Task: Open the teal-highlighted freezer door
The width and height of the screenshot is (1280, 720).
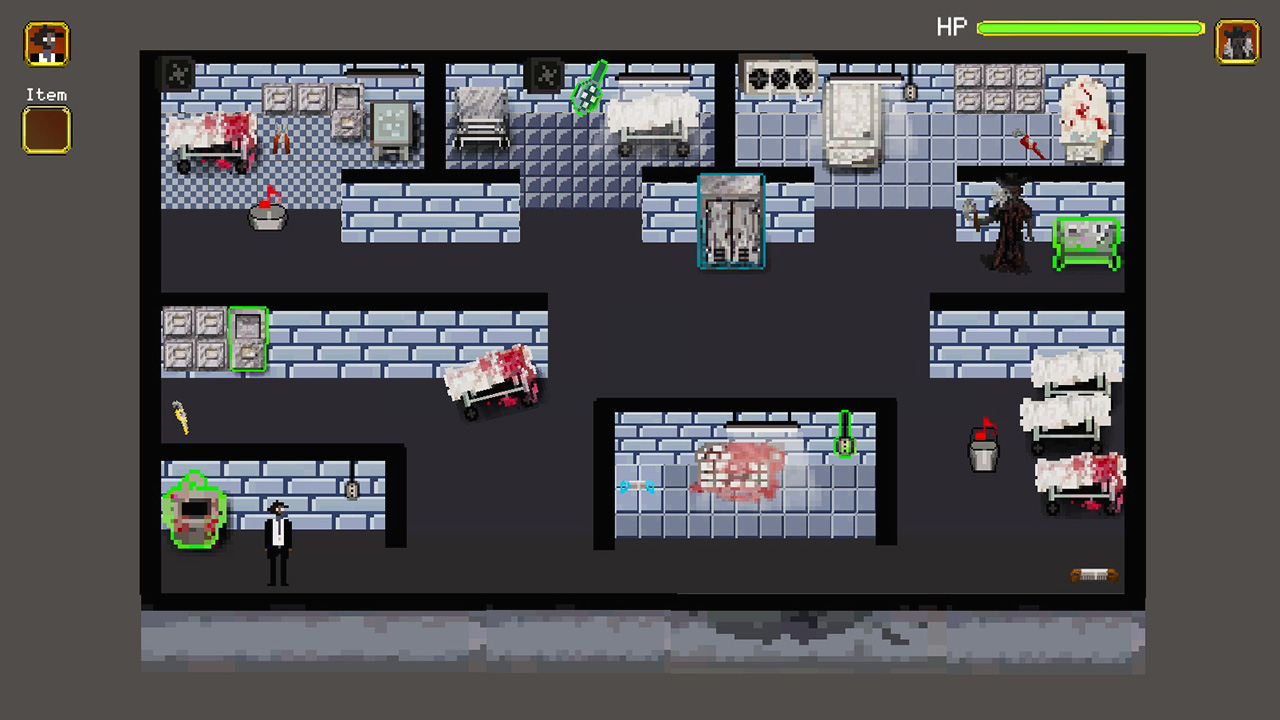Action: pyautogui.click(x=730, y=220)
